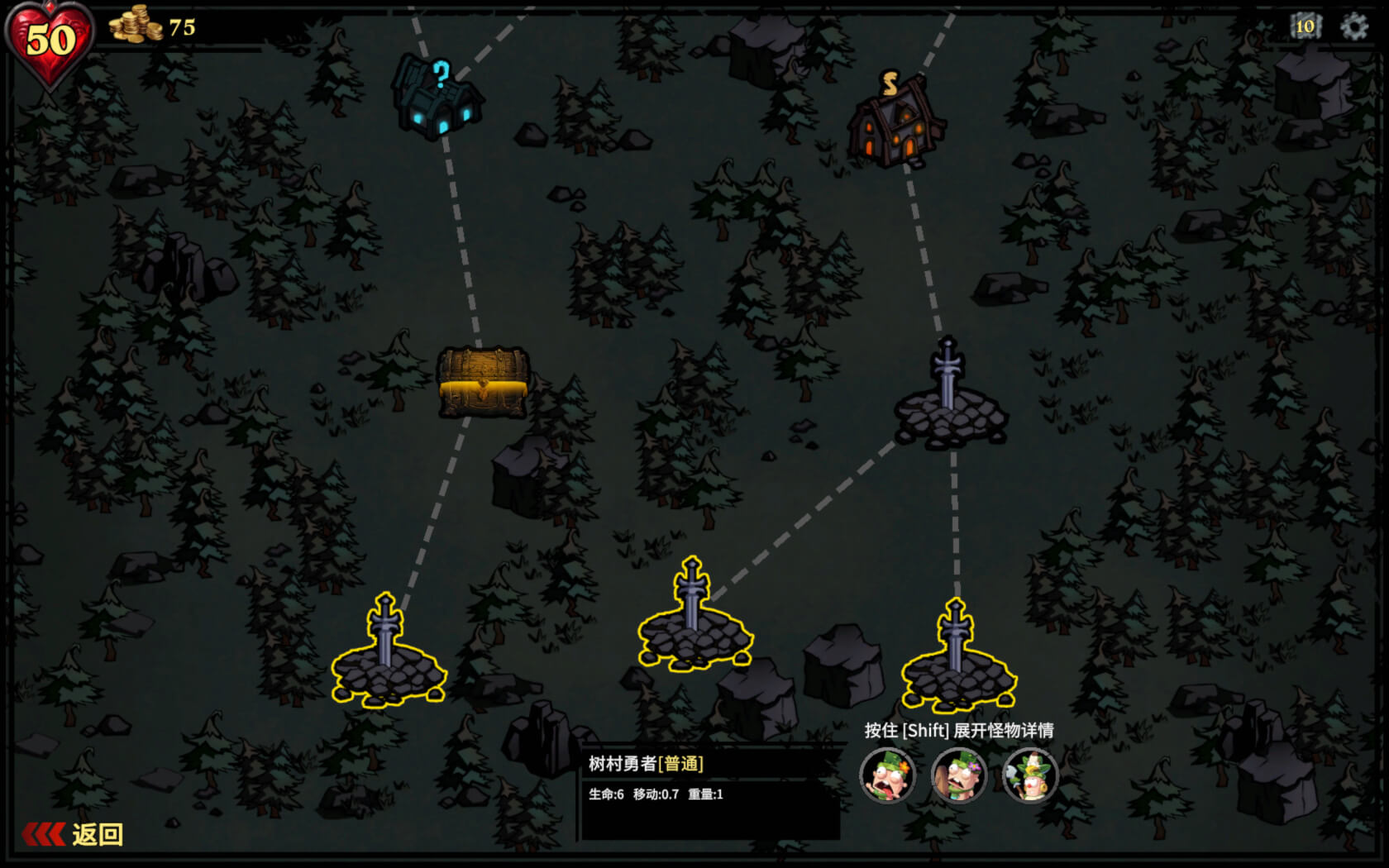View the screaming monster with orange flower
The width and height of the screenshot is (1389, 868).
click(x=887, y=776)
